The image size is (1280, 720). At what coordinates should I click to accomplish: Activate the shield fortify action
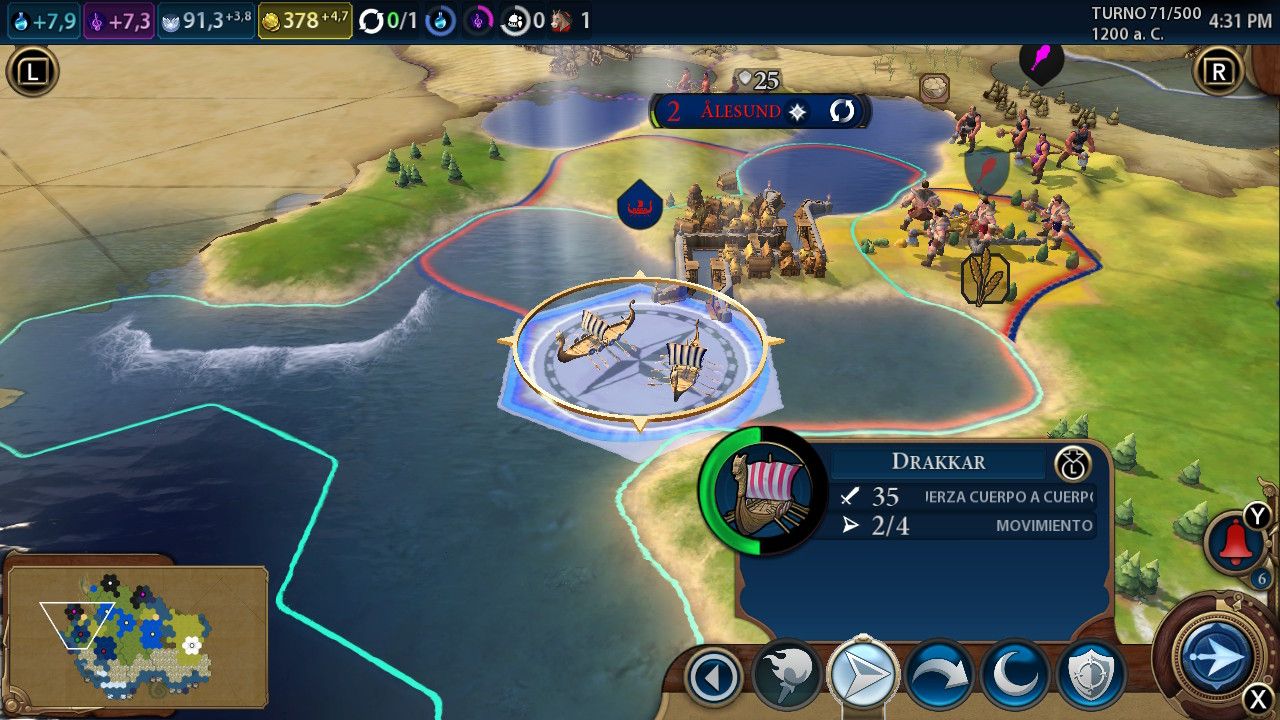point(1091,677)
